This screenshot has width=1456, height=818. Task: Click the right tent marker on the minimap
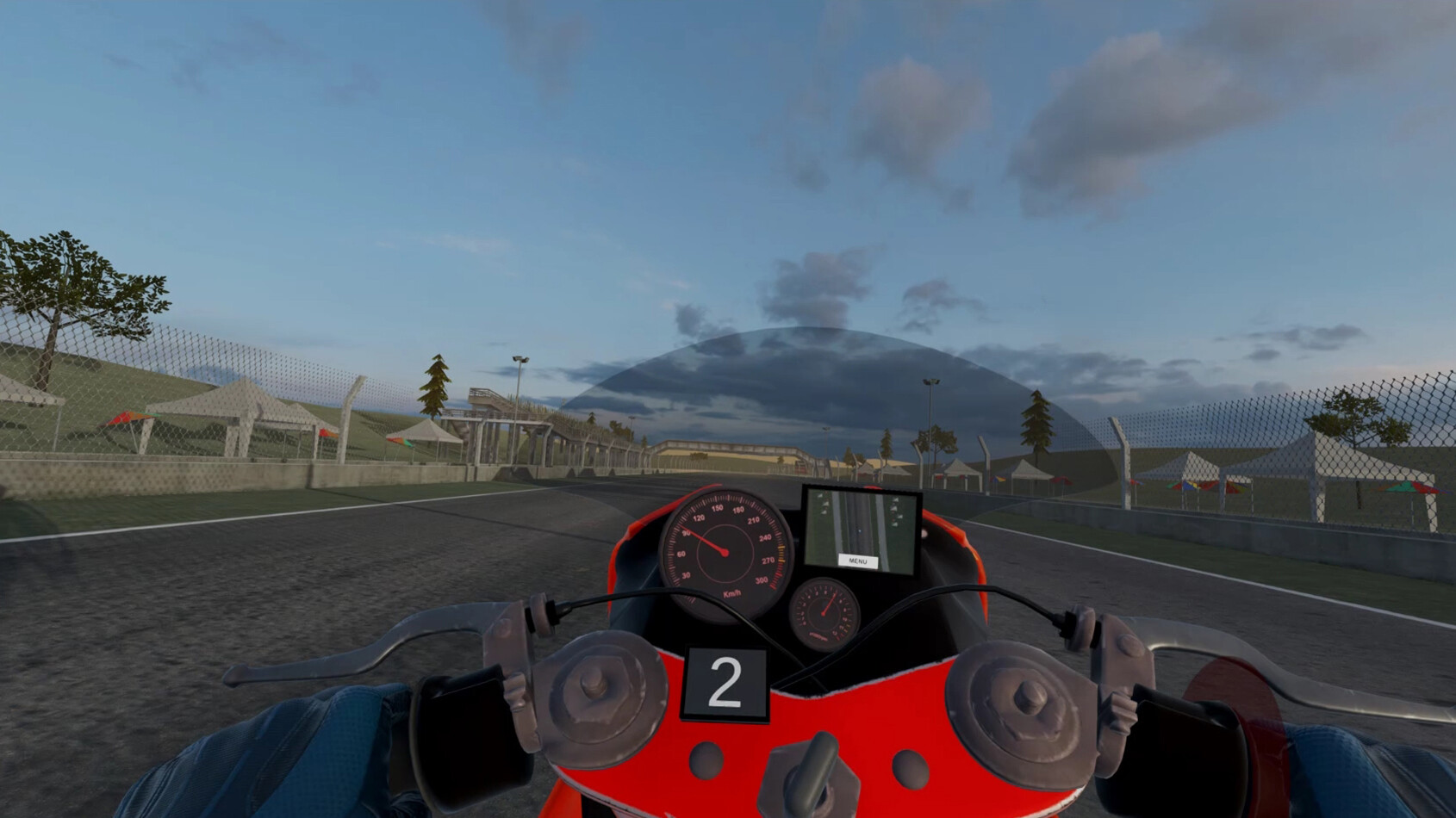(896, 508)
